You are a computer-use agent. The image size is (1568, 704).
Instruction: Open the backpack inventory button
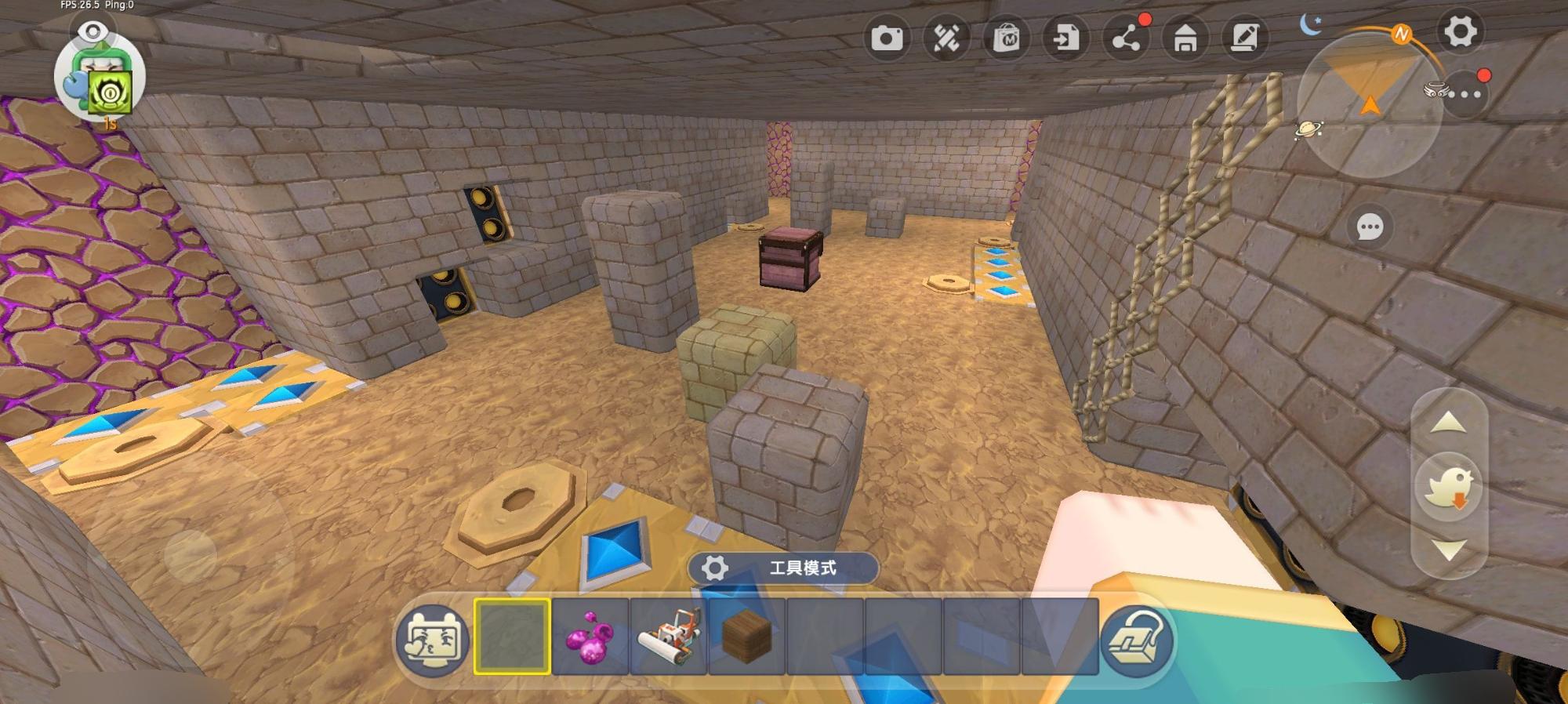coord(1137,640)
